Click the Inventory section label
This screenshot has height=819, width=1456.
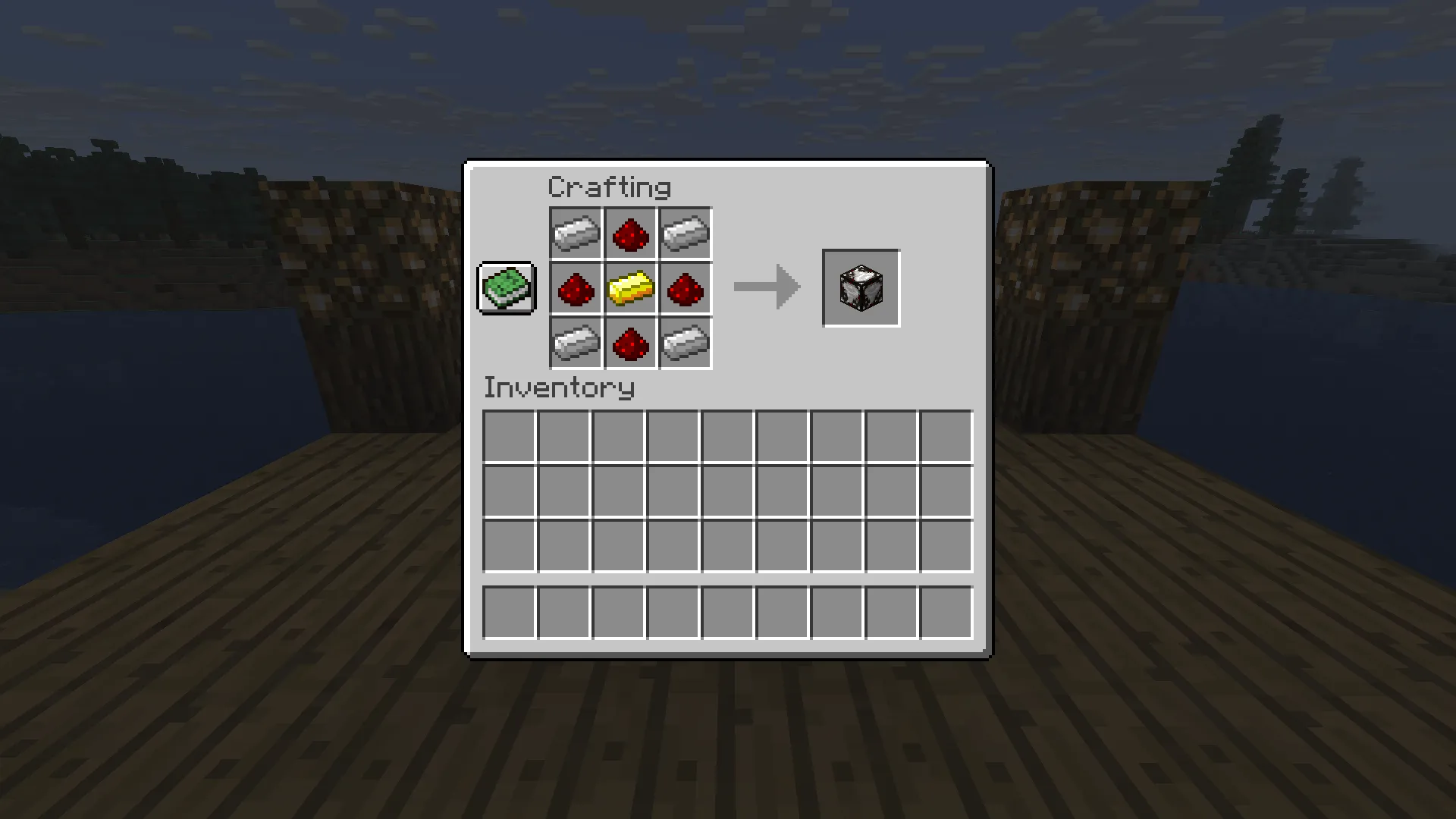560,388
